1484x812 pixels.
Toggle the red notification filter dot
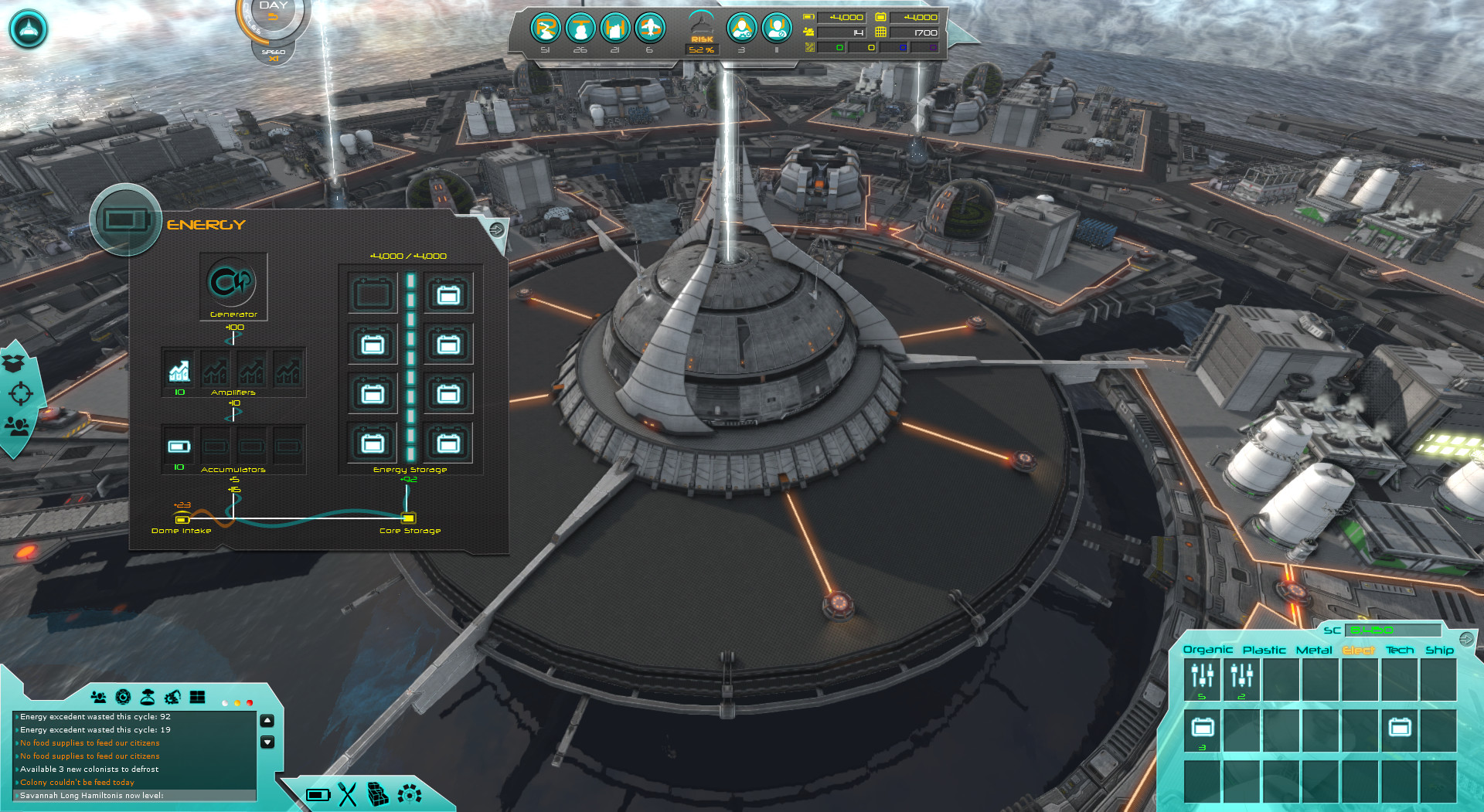pos(250,702)
